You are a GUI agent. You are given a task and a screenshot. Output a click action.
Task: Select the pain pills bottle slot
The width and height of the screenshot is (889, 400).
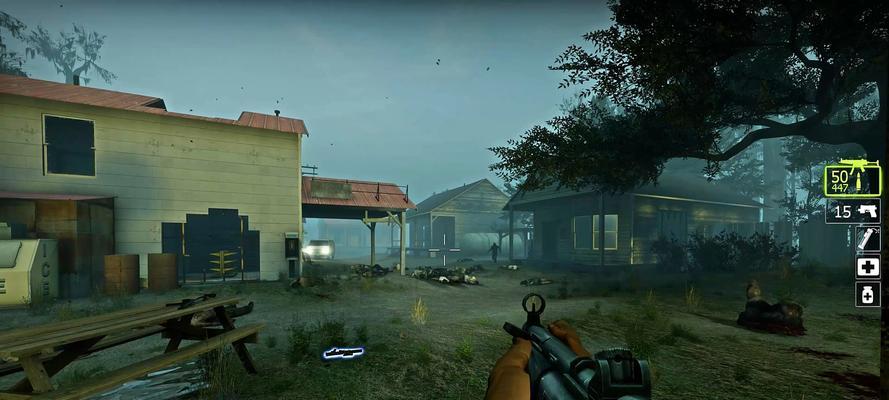pos(868,294)
